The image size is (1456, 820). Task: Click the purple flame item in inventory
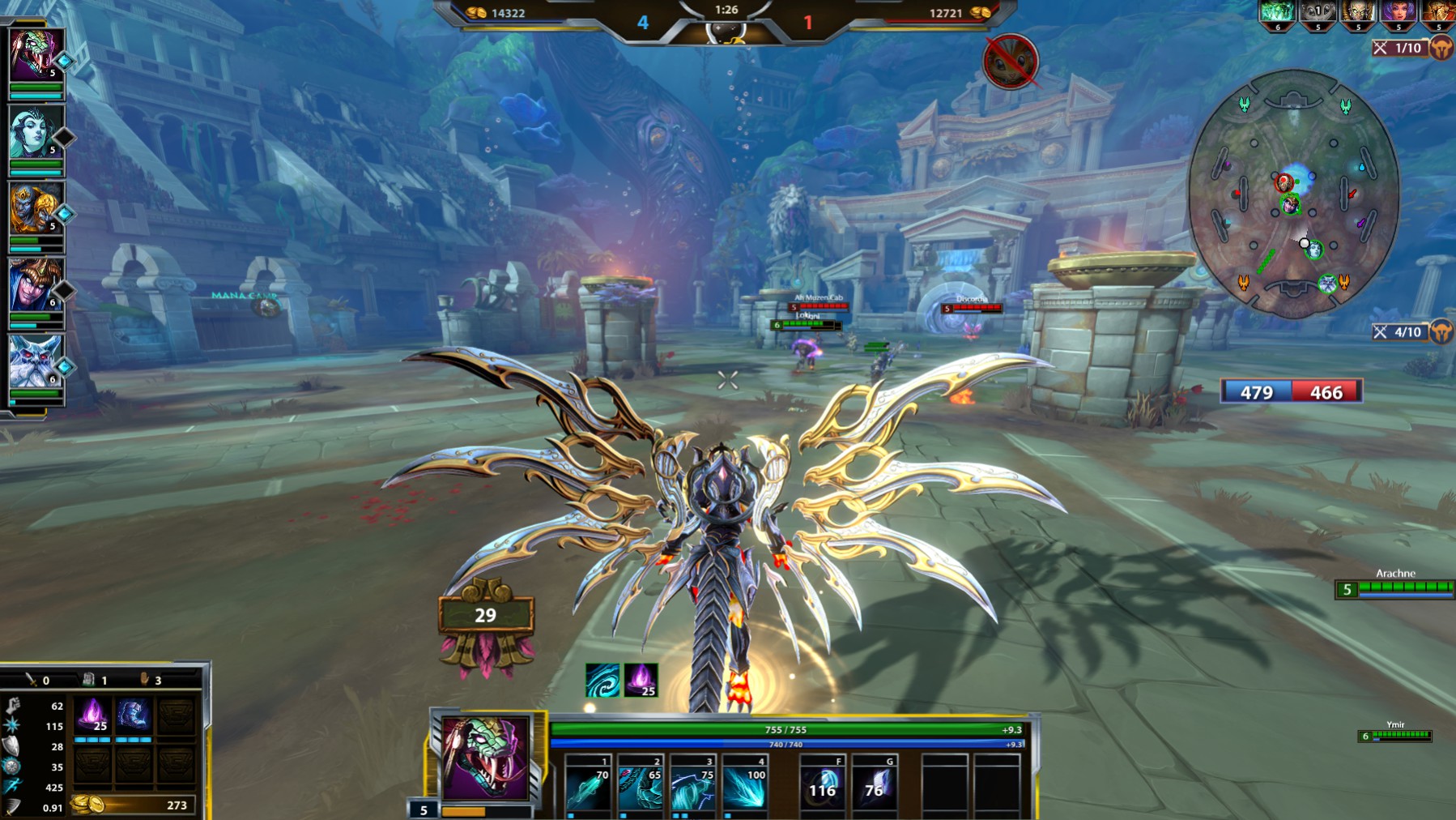92,715
